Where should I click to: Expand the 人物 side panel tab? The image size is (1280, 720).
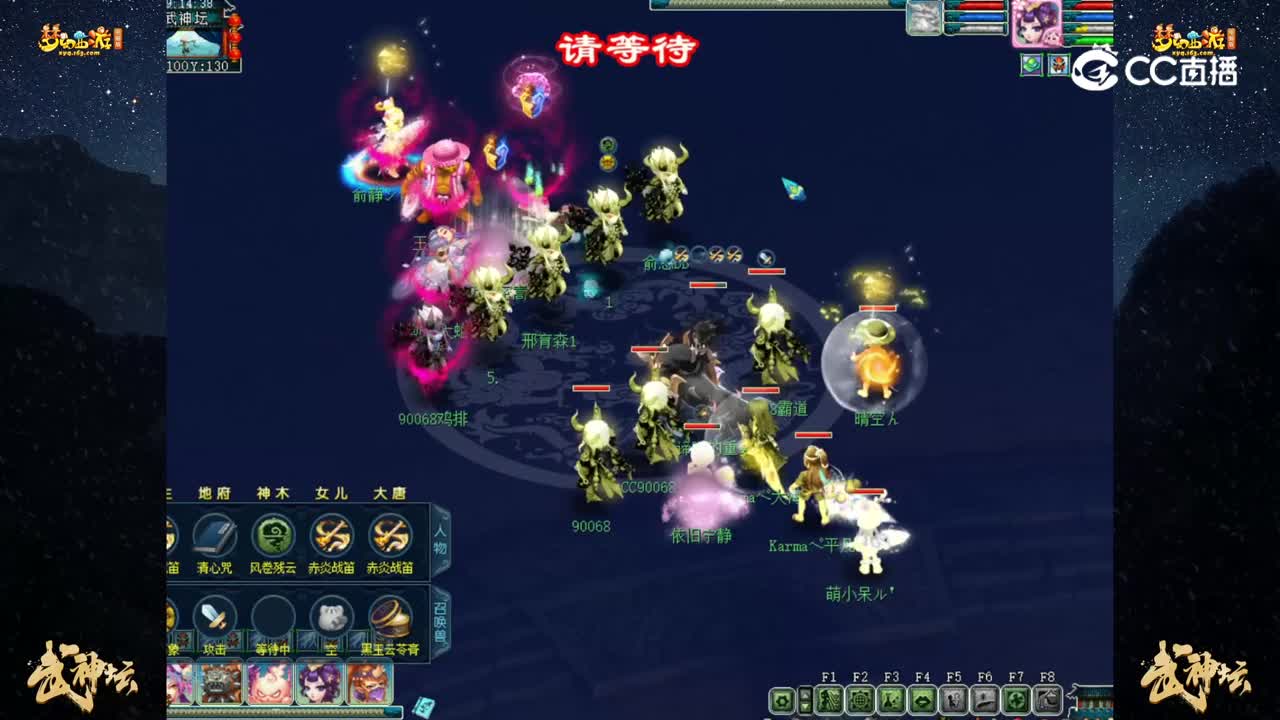click(440, 540)
